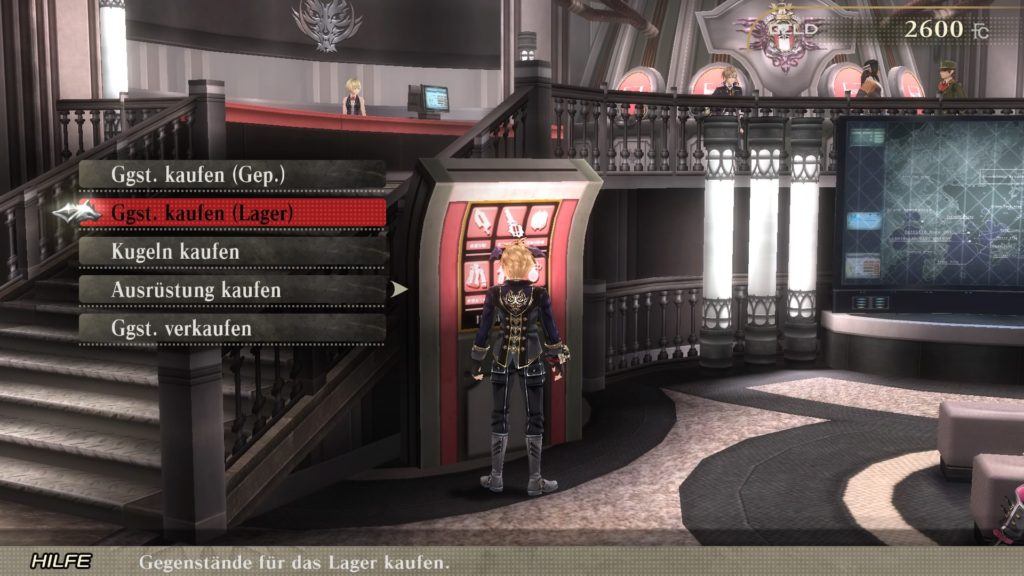Choose the highlighted Ggst. kaufen (Lager) option
Screen dimensions: 1024x576
(232, 212)
